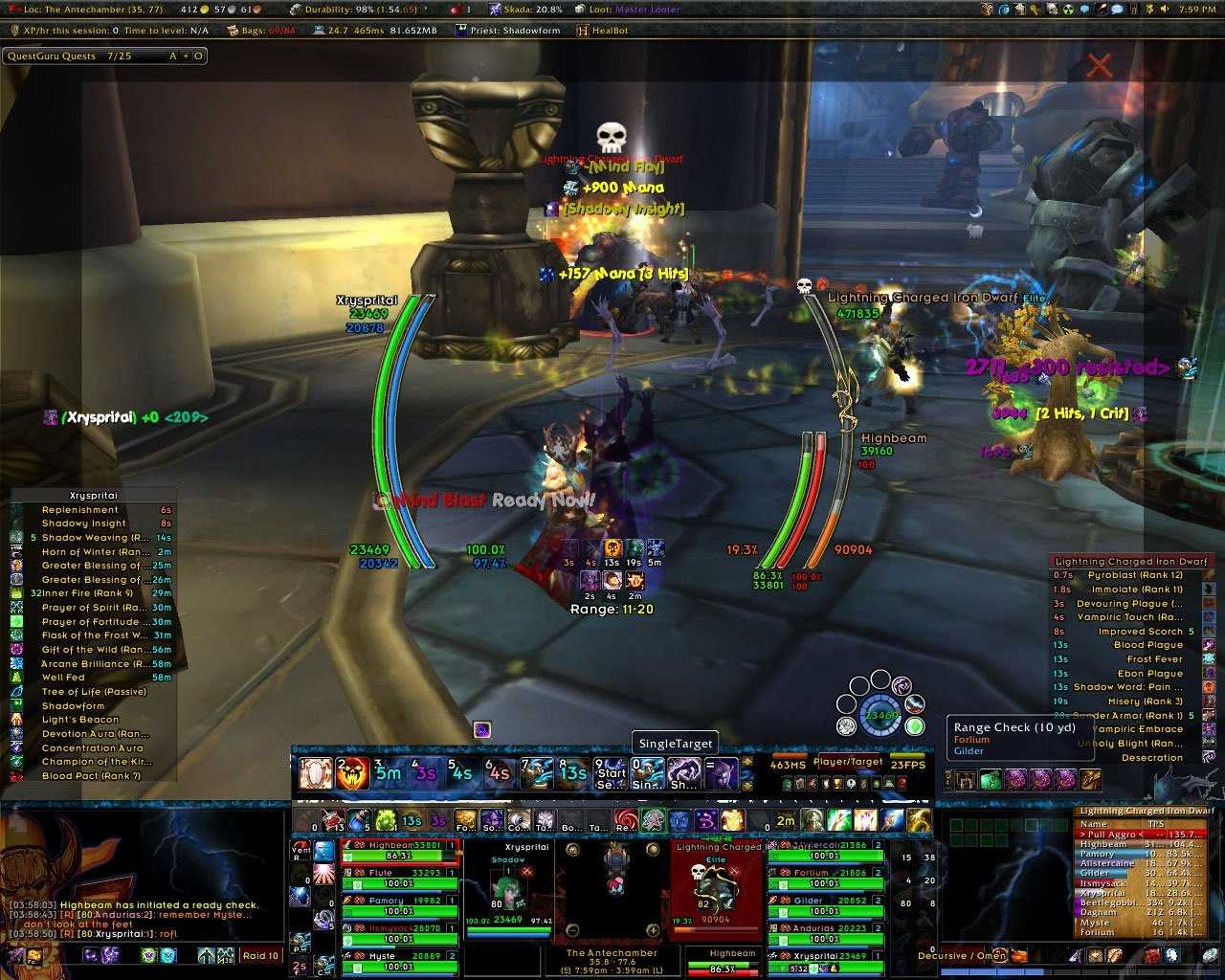Zoom in the minimap with plus button

[653, 930]
